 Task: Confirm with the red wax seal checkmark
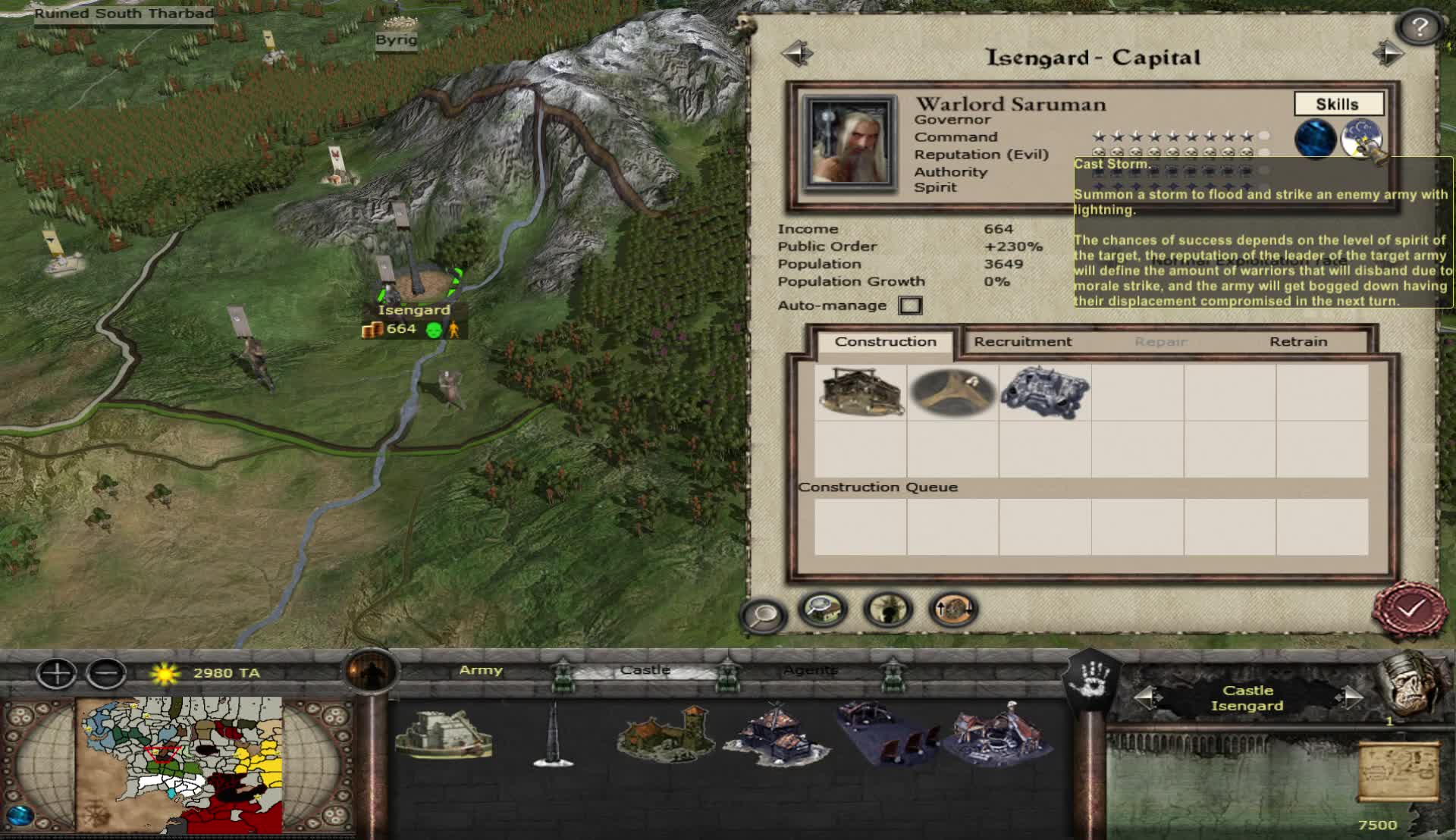pos(1412,606)
